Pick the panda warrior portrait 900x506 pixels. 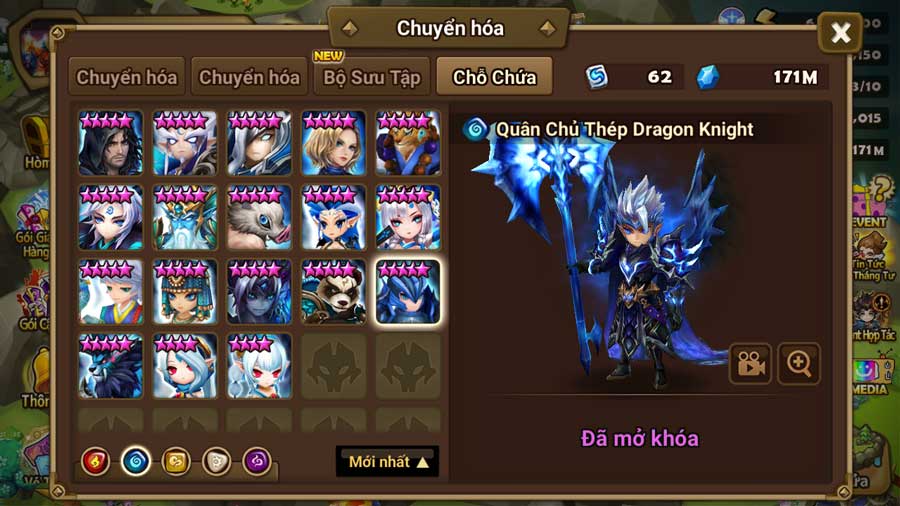[x=334, y=292]
